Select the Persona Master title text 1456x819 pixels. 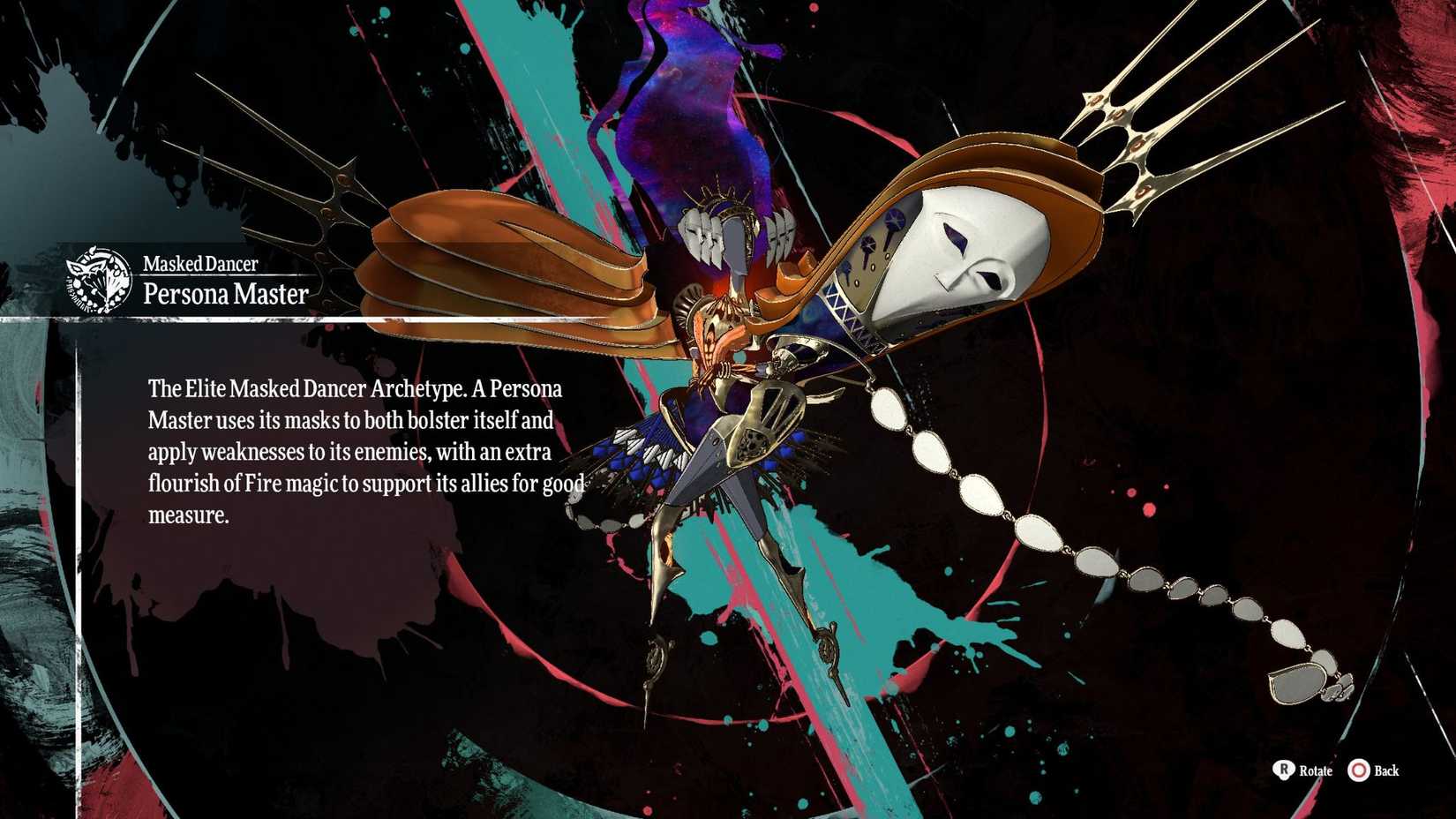[225, 294]
